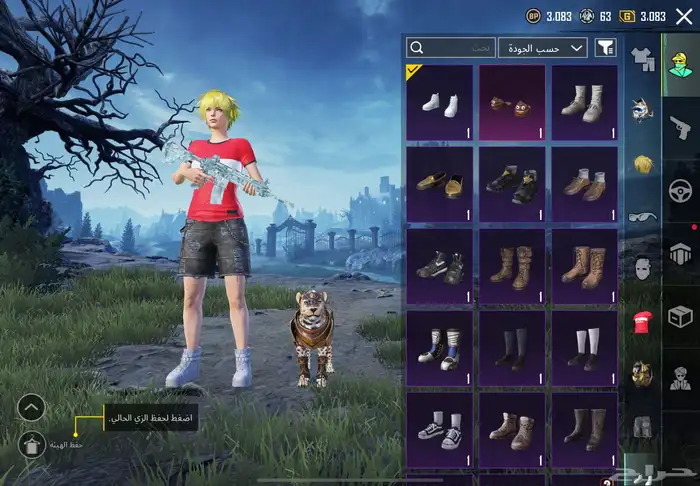
Task: Open the item filter button
Action: coord(605,47)
